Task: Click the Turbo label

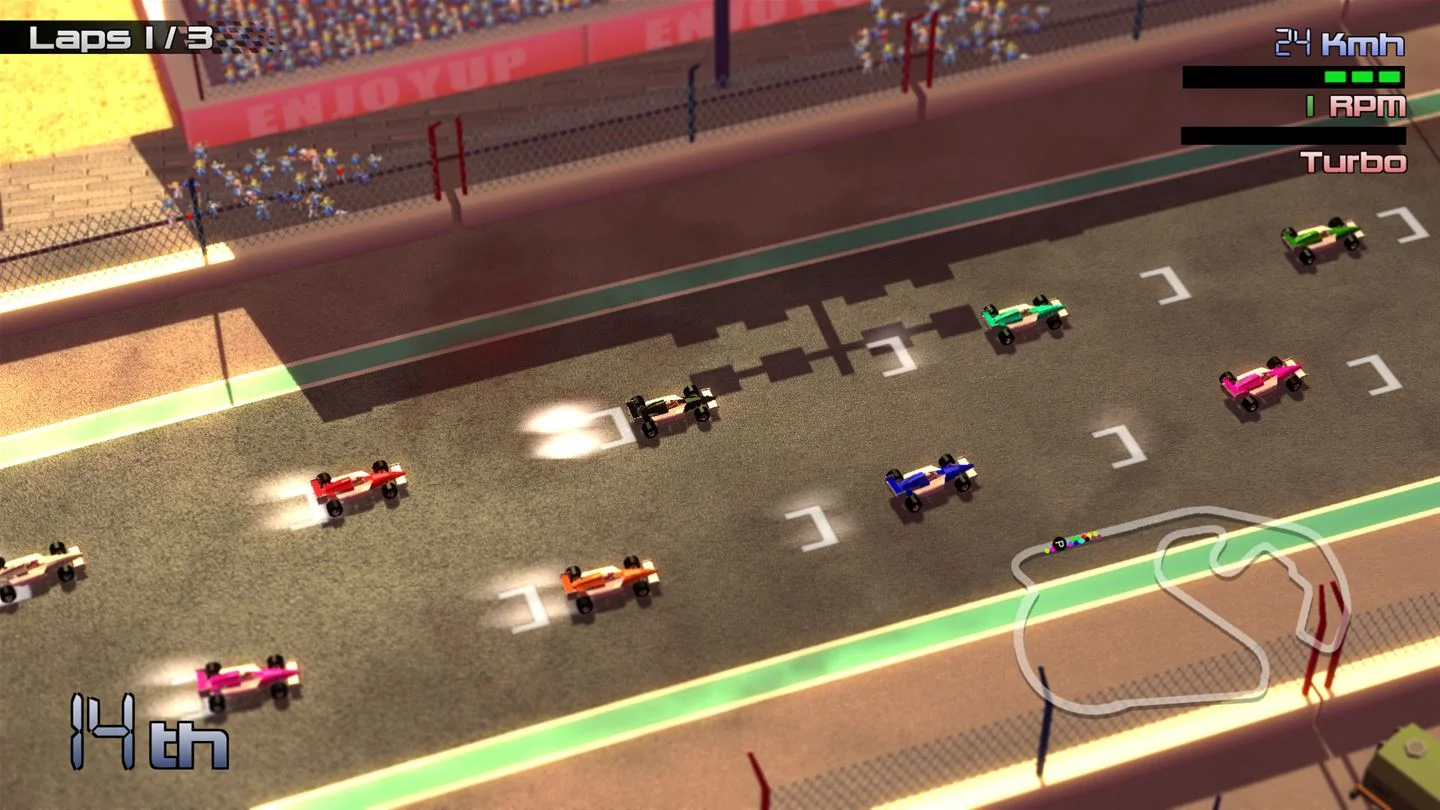Action: (x=1355, y=161)
